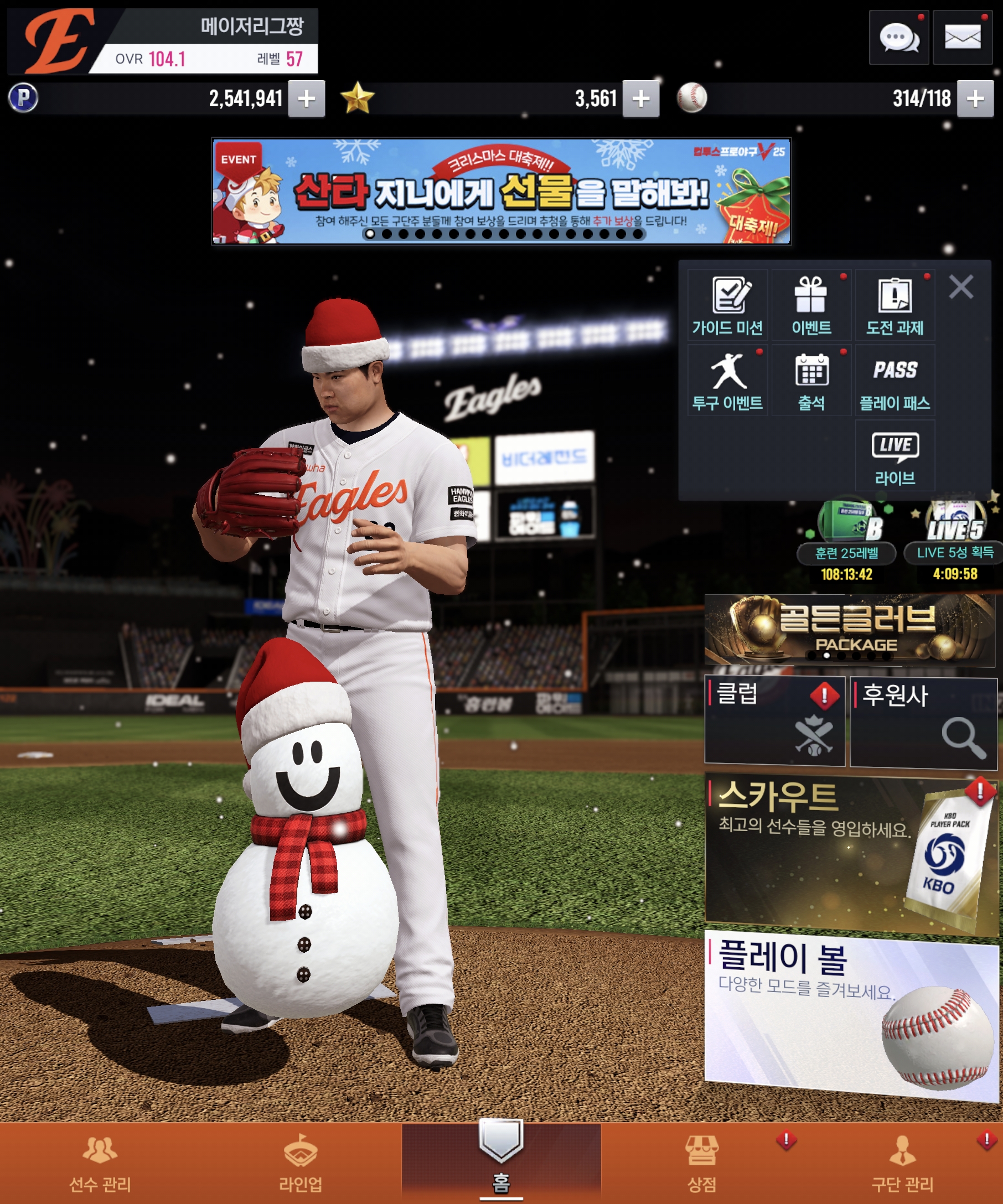This screenshot has width=1003, height=1204.
Task: Open the Santa Christmas event banner
Action: (500, 191)
